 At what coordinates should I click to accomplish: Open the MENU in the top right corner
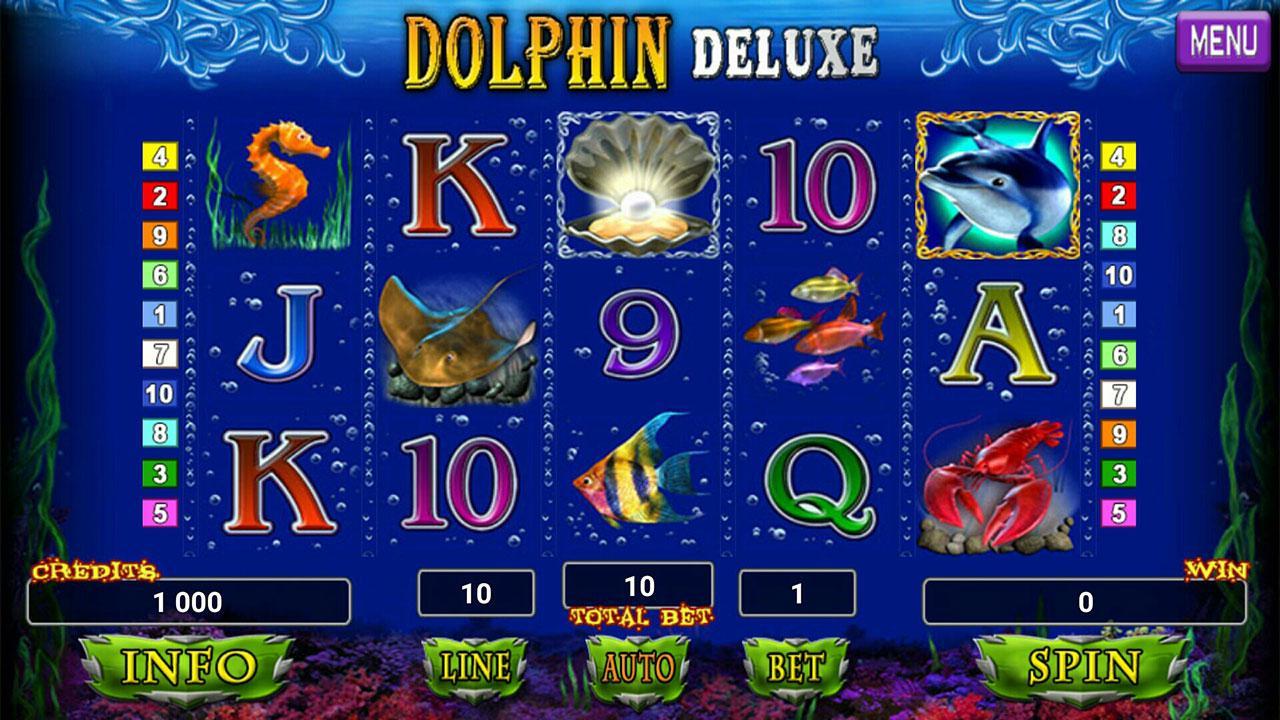[x=1224, y=40]
